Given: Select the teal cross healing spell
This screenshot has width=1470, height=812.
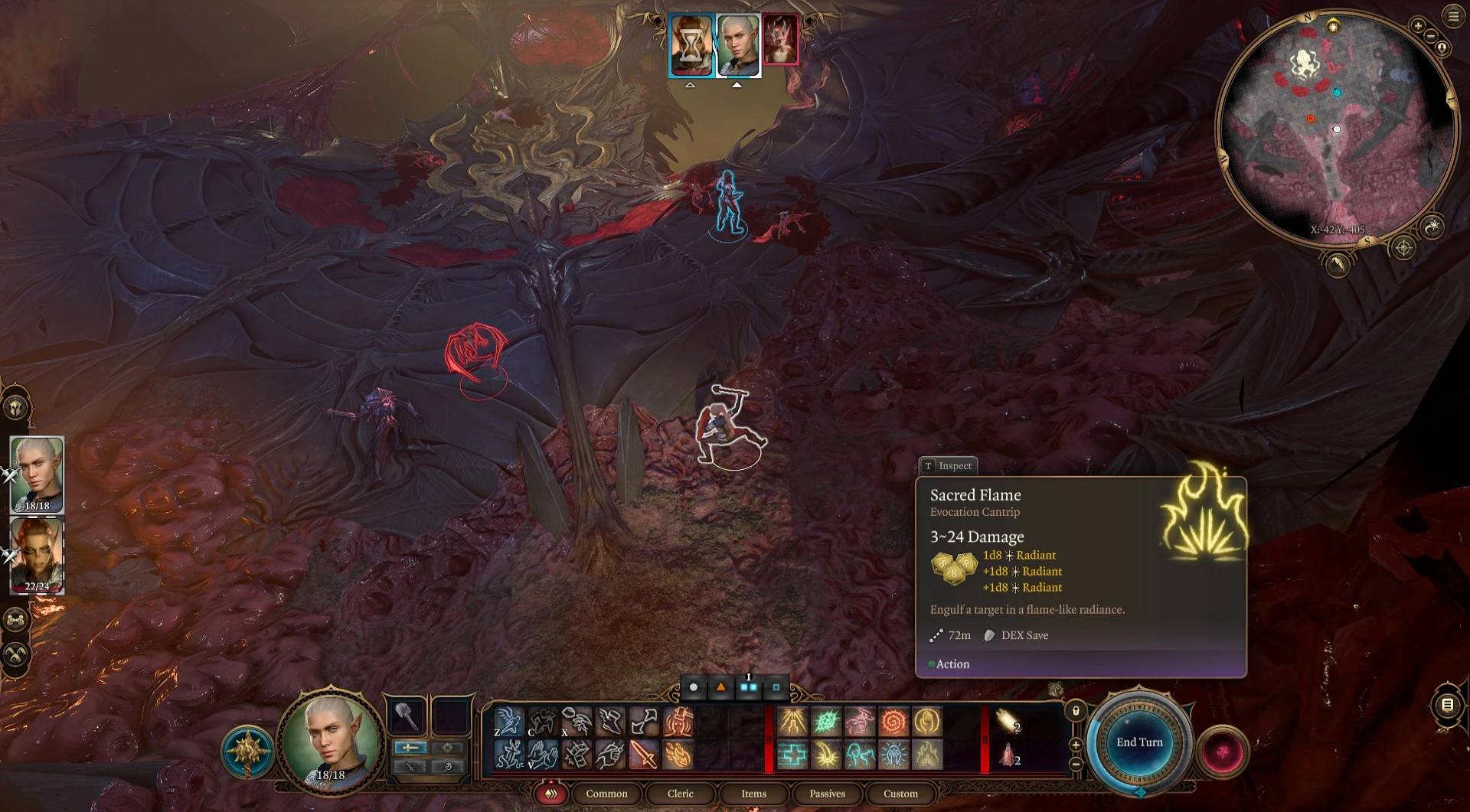Looking at the screenshot, I should click(793, 755).
